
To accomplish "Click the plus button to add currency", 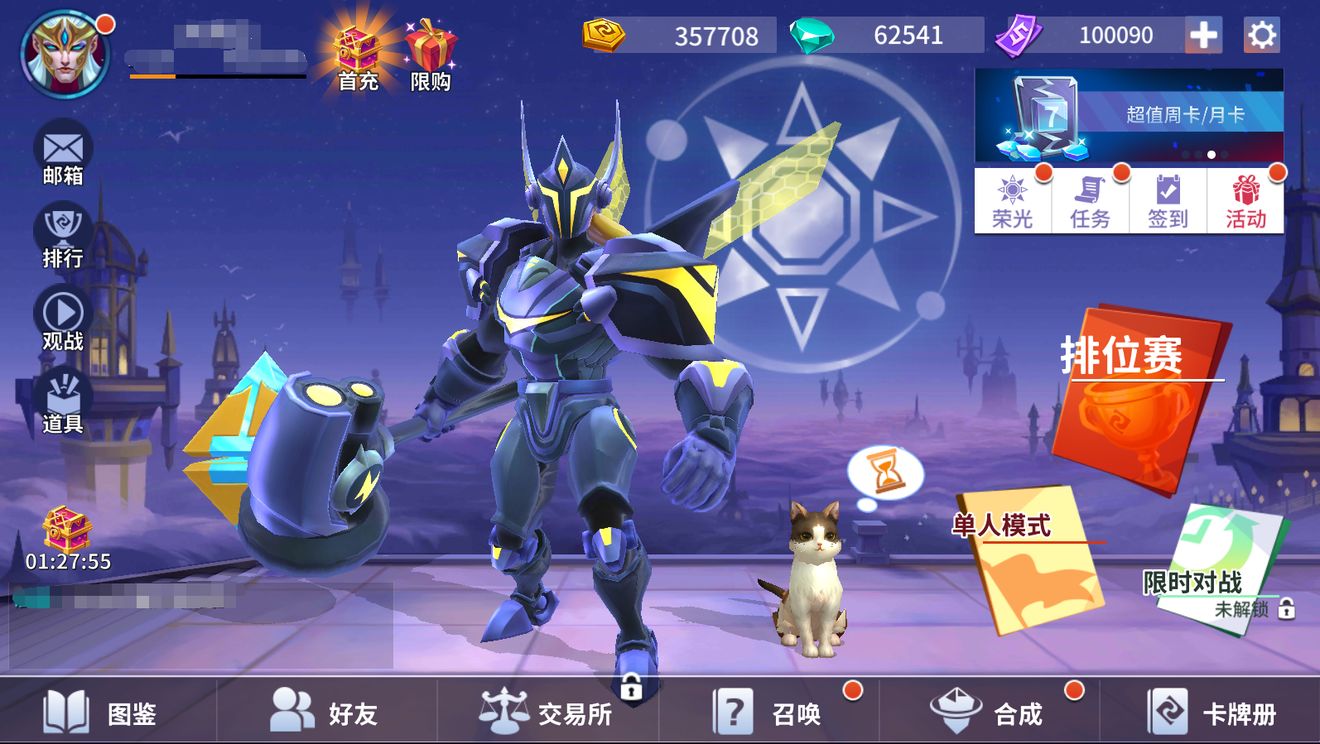I will [x=1203, y=36].
